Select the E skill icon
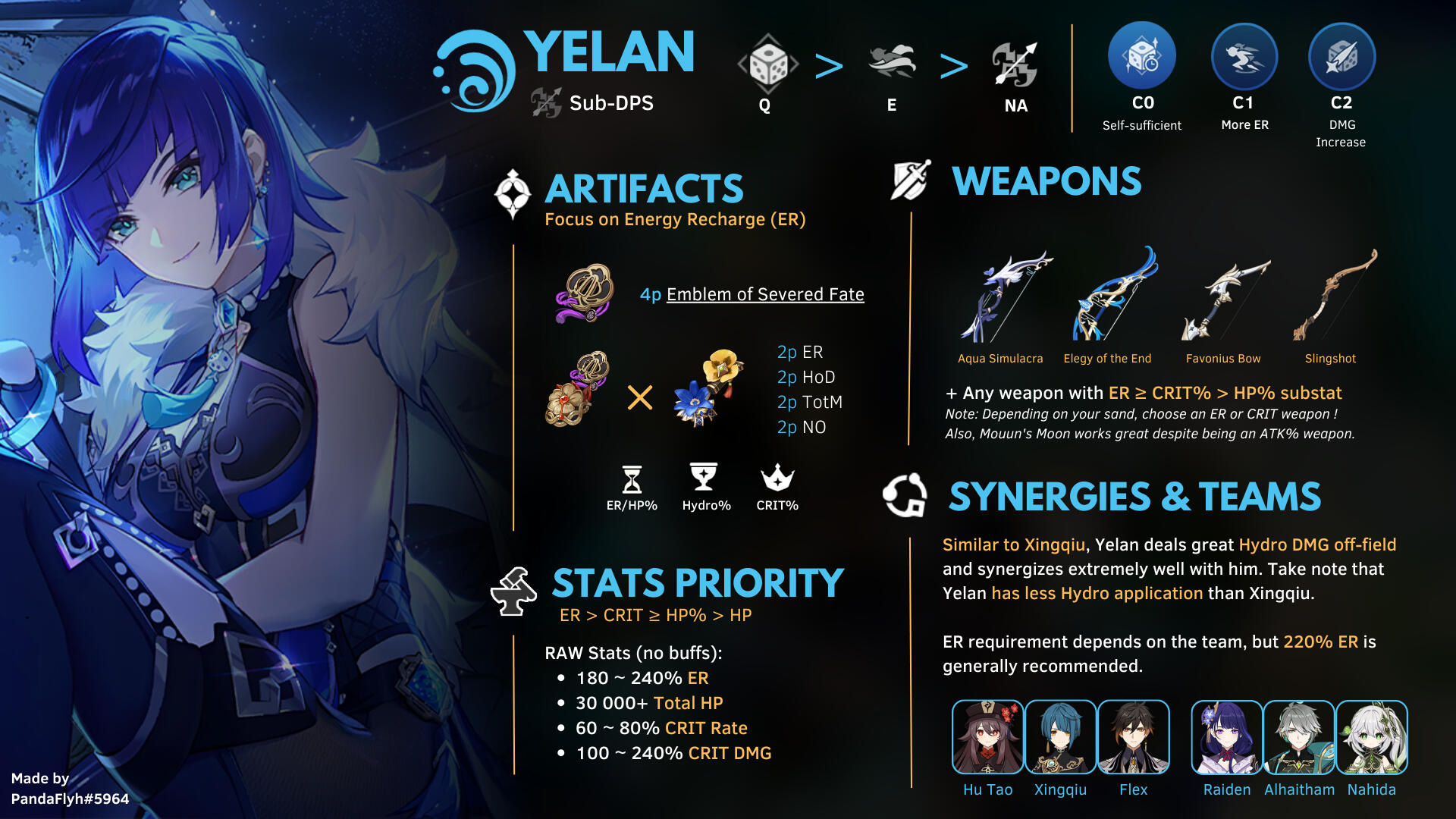The width and height of the screenshot is (1456, 819). click(x=892, y=63)
